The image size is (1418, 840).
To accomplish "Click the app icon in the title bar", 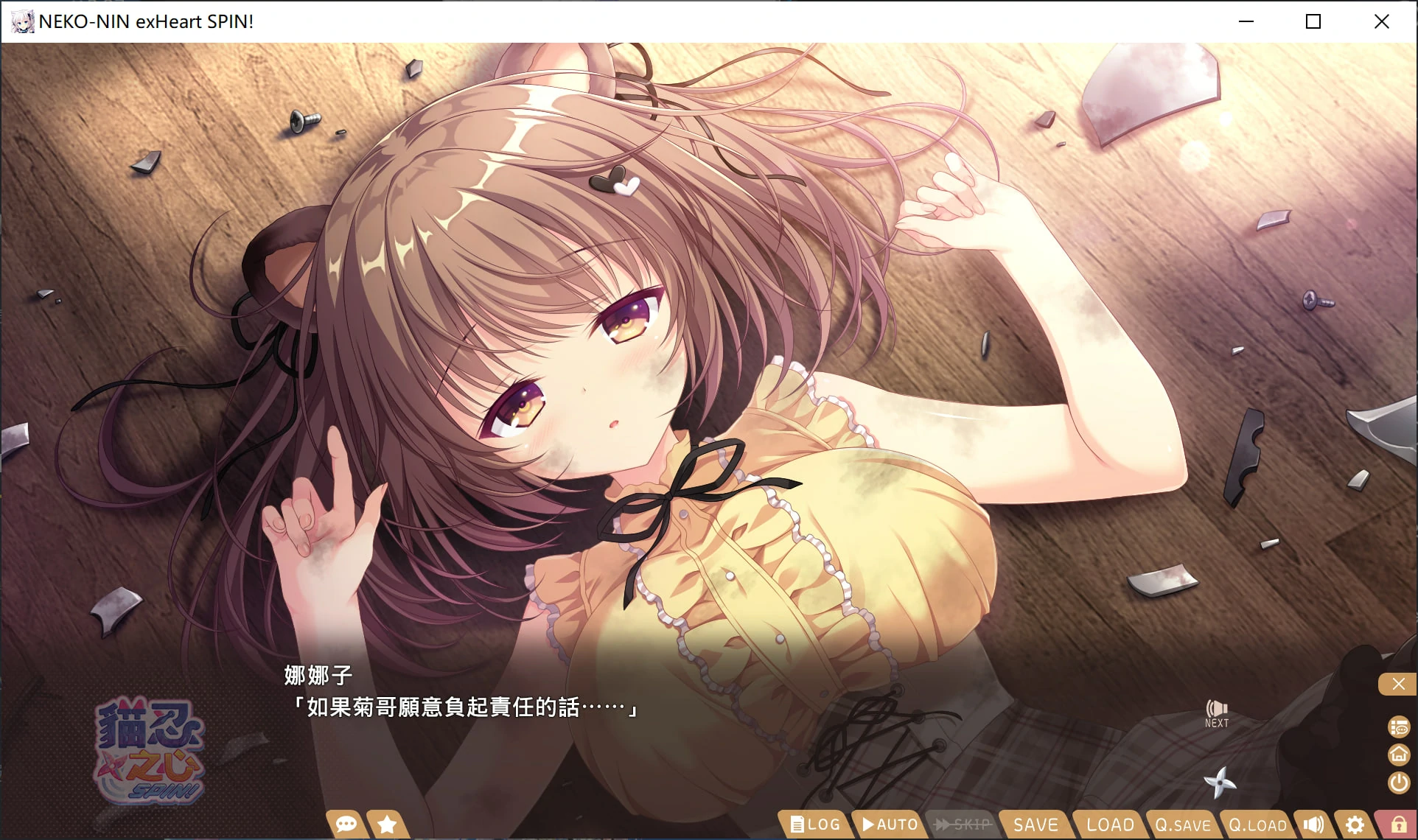I will tap(22, 21).
